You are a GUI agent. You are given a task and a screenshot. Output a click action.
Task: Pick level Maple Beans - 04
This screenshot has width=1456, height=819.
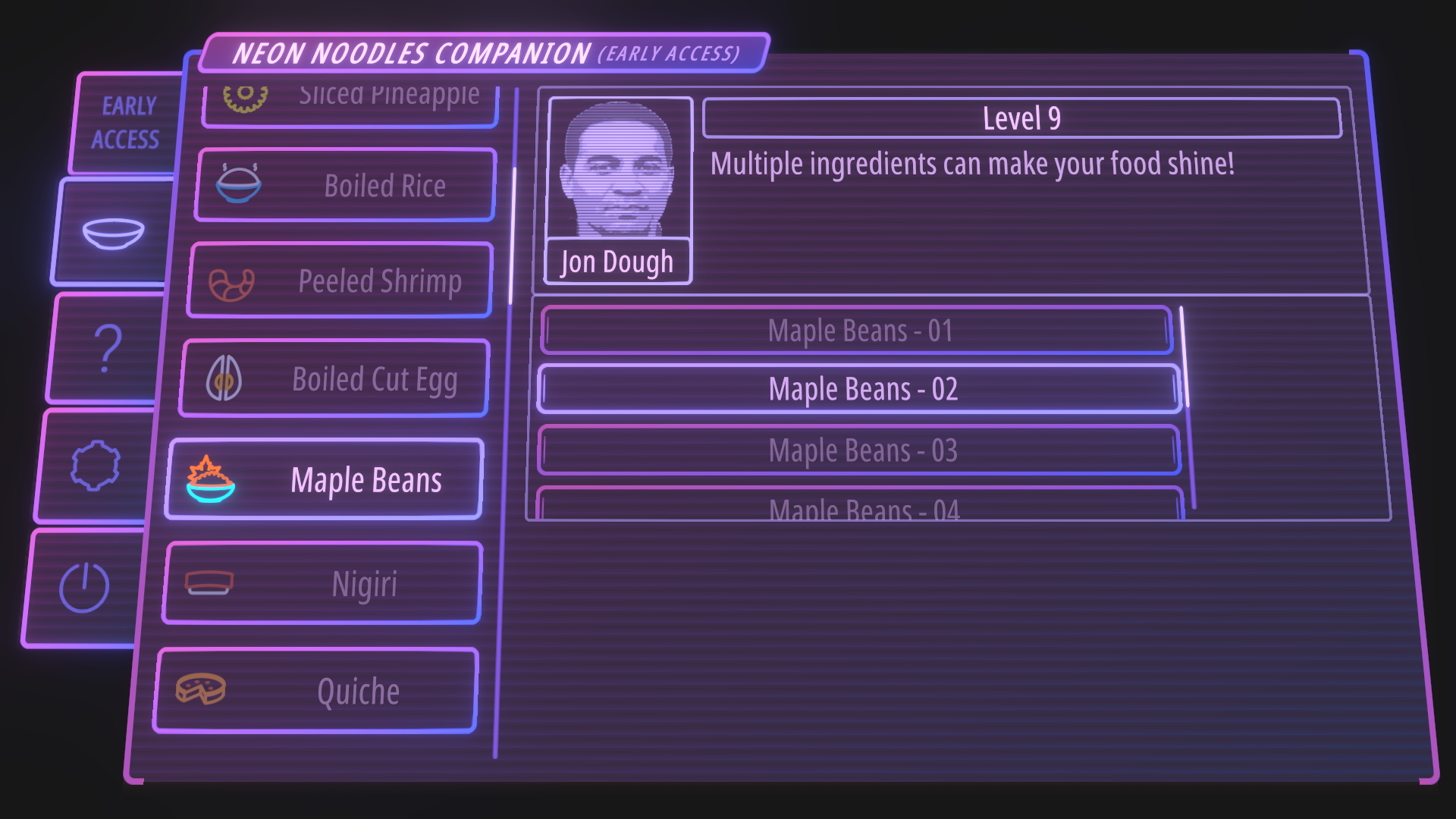[x=860, y=507]
